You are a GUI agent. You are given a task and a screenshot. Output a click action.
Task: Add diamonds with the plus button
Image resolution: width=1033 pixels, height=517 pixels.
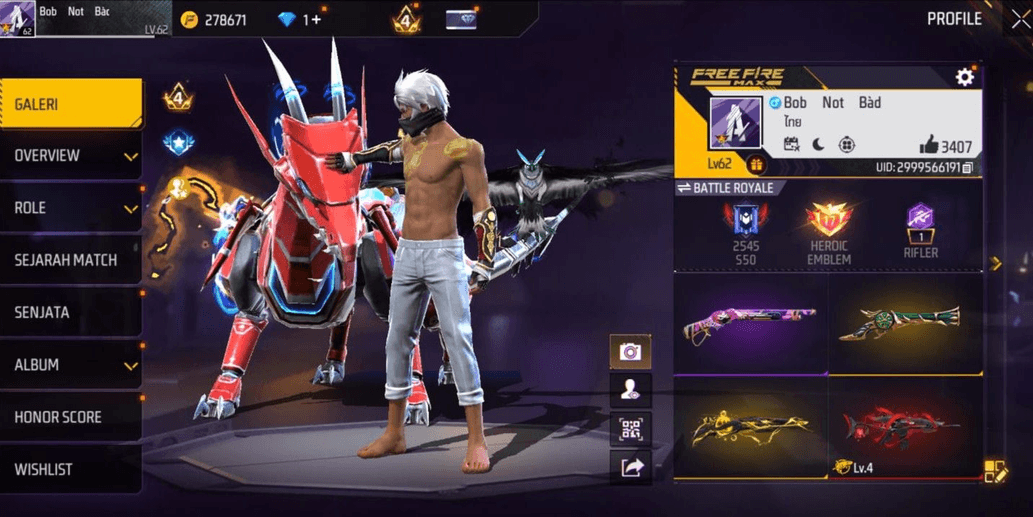317,20
